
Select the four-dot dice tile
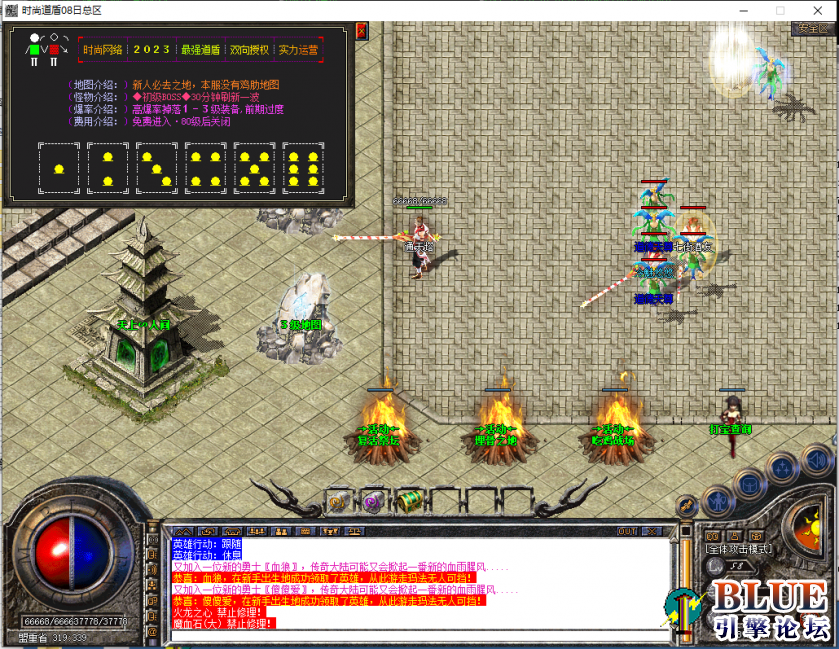pos(205,167)
